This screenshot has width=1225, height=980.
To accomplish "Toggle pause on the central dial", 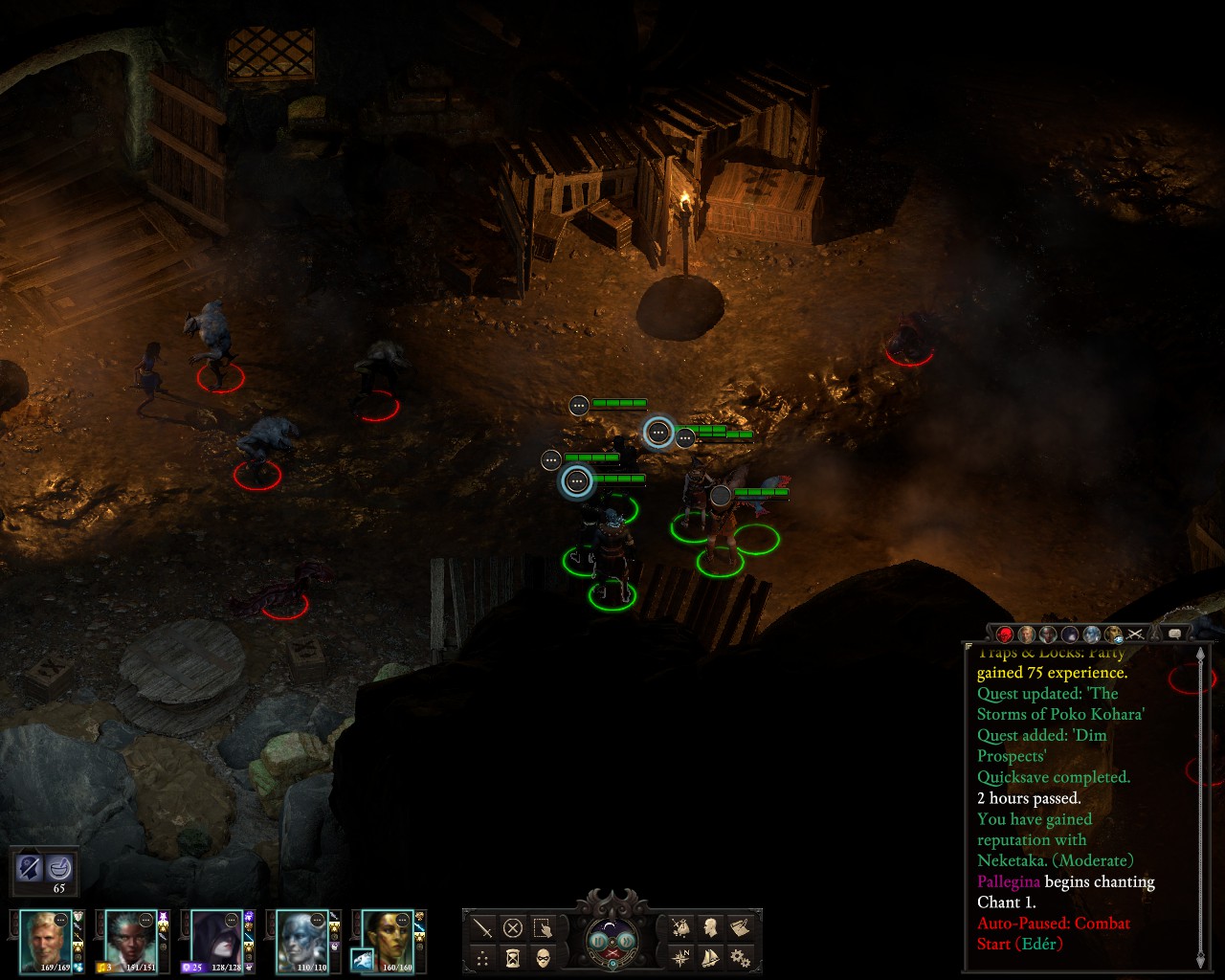I will coord(600,941).
